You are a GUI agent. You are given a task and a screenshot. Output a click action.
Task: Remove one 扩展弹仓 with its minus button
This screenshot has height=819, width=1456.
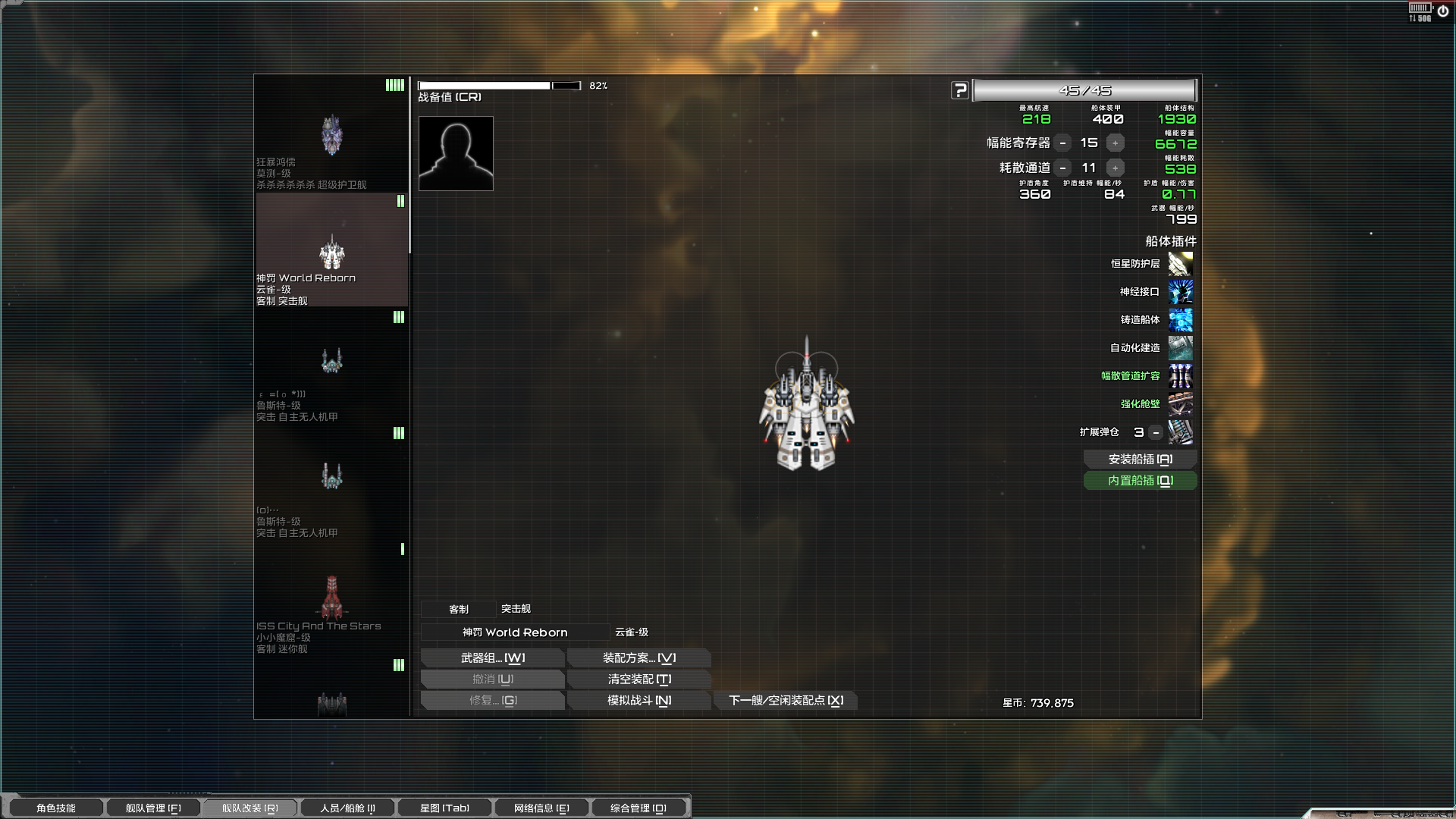coord(1154,432)
